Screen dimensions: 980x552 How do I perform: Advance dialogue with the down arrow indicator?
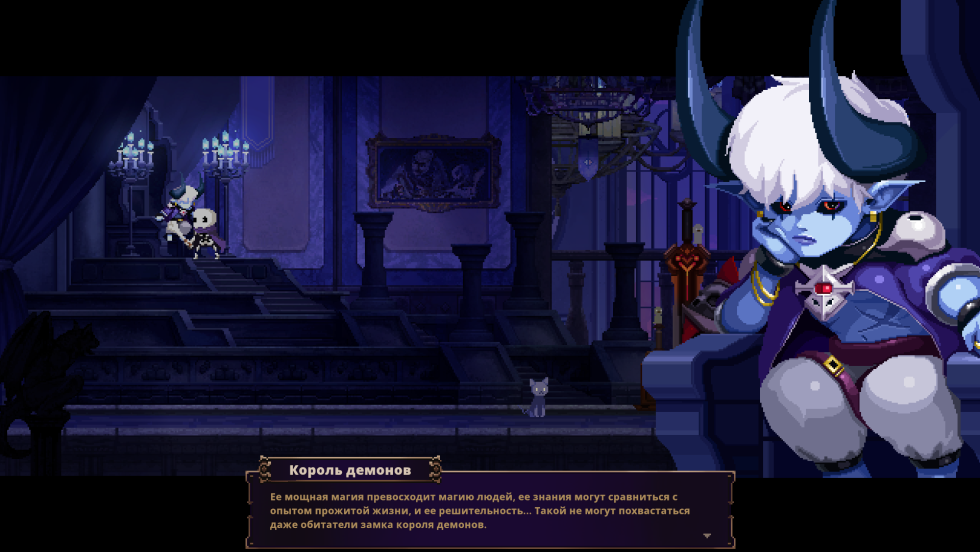pos(708,536)
